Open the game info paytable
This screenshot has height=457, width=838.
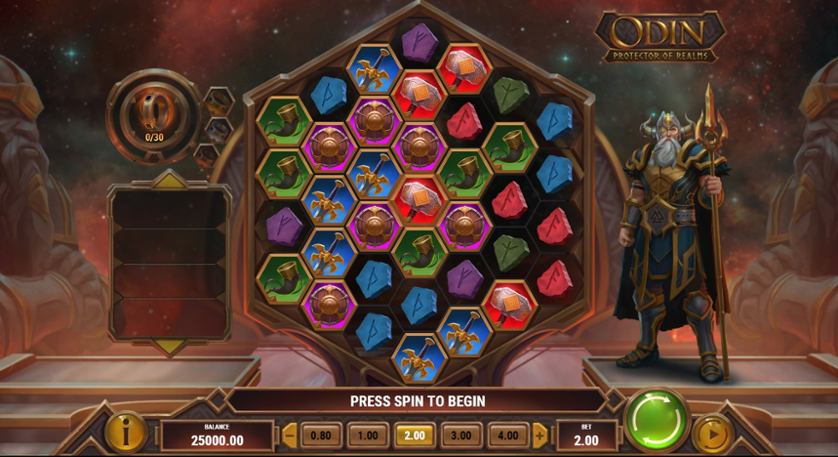pos(127,433)
